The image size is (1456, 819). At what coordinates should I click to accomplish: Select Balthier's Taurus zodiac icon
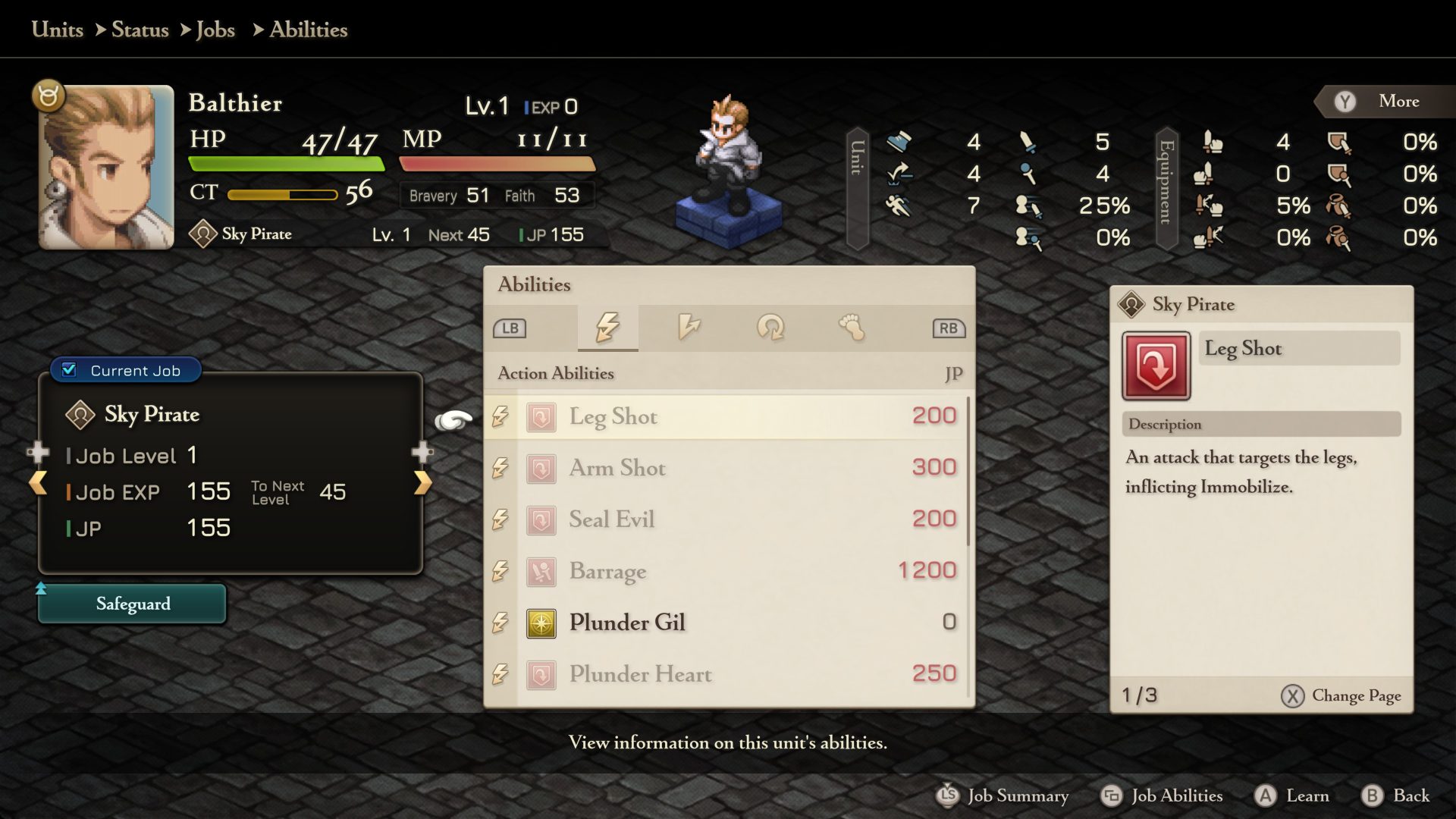coord(48,96)
